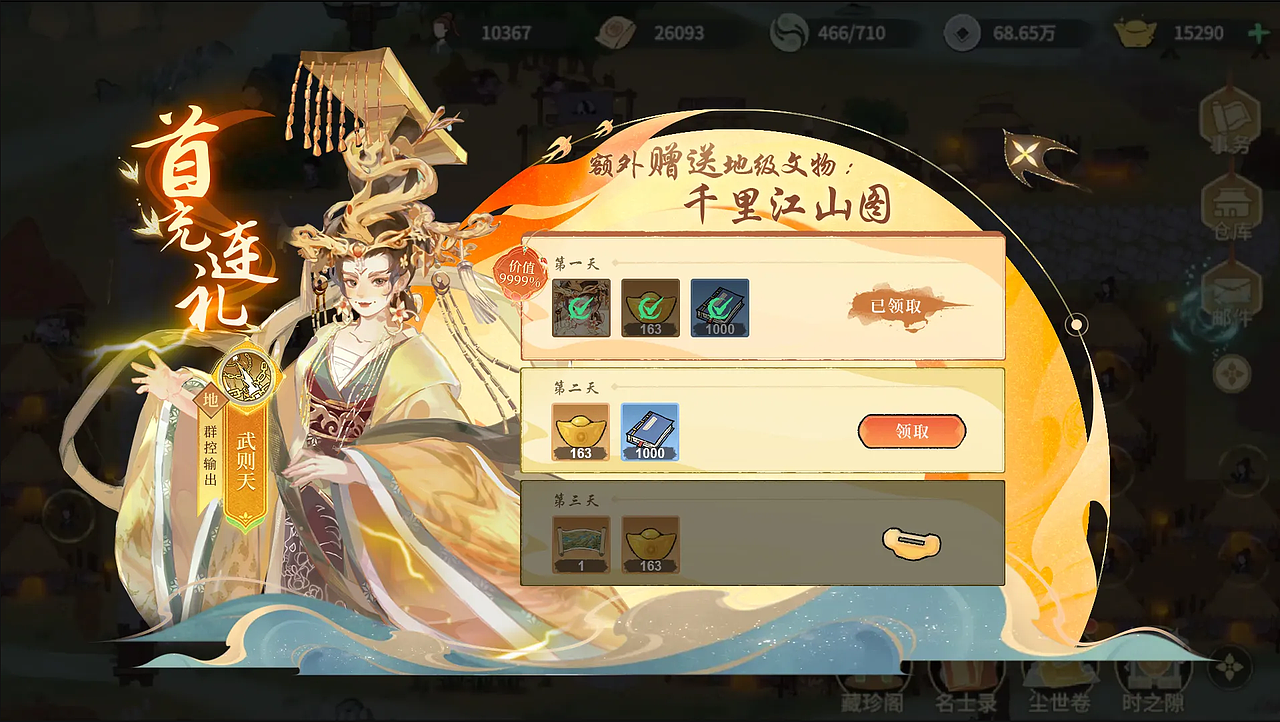This screenshot has width=1280, height=722.
Task: Toggle the checkmark on the 163 ingot reward
Action: [x=650, y=308]
